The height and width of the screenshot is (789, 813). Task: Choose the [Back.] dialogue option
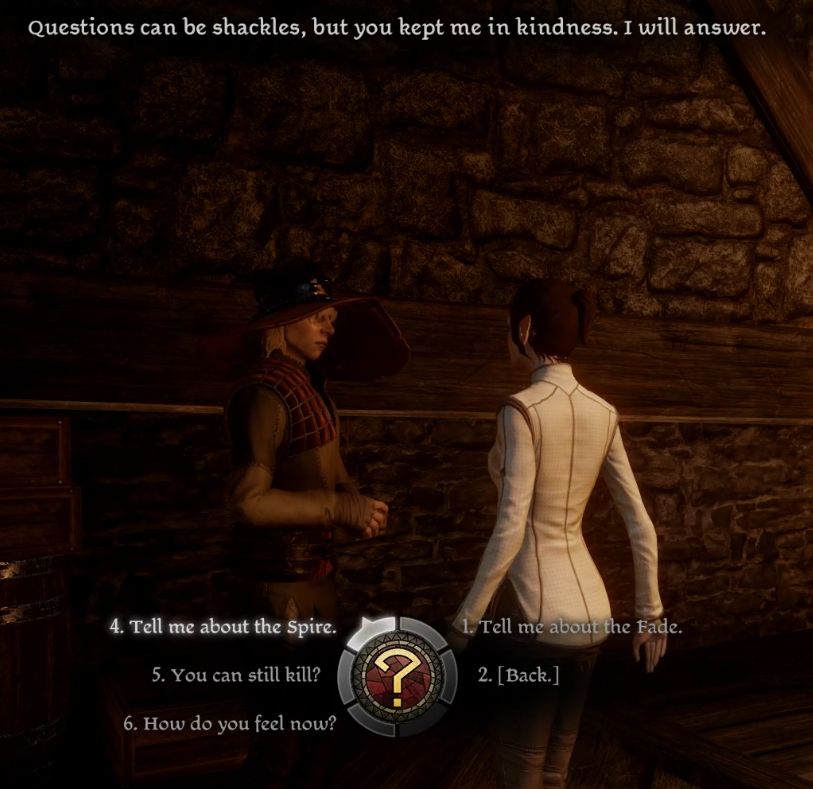coord(518,675)
